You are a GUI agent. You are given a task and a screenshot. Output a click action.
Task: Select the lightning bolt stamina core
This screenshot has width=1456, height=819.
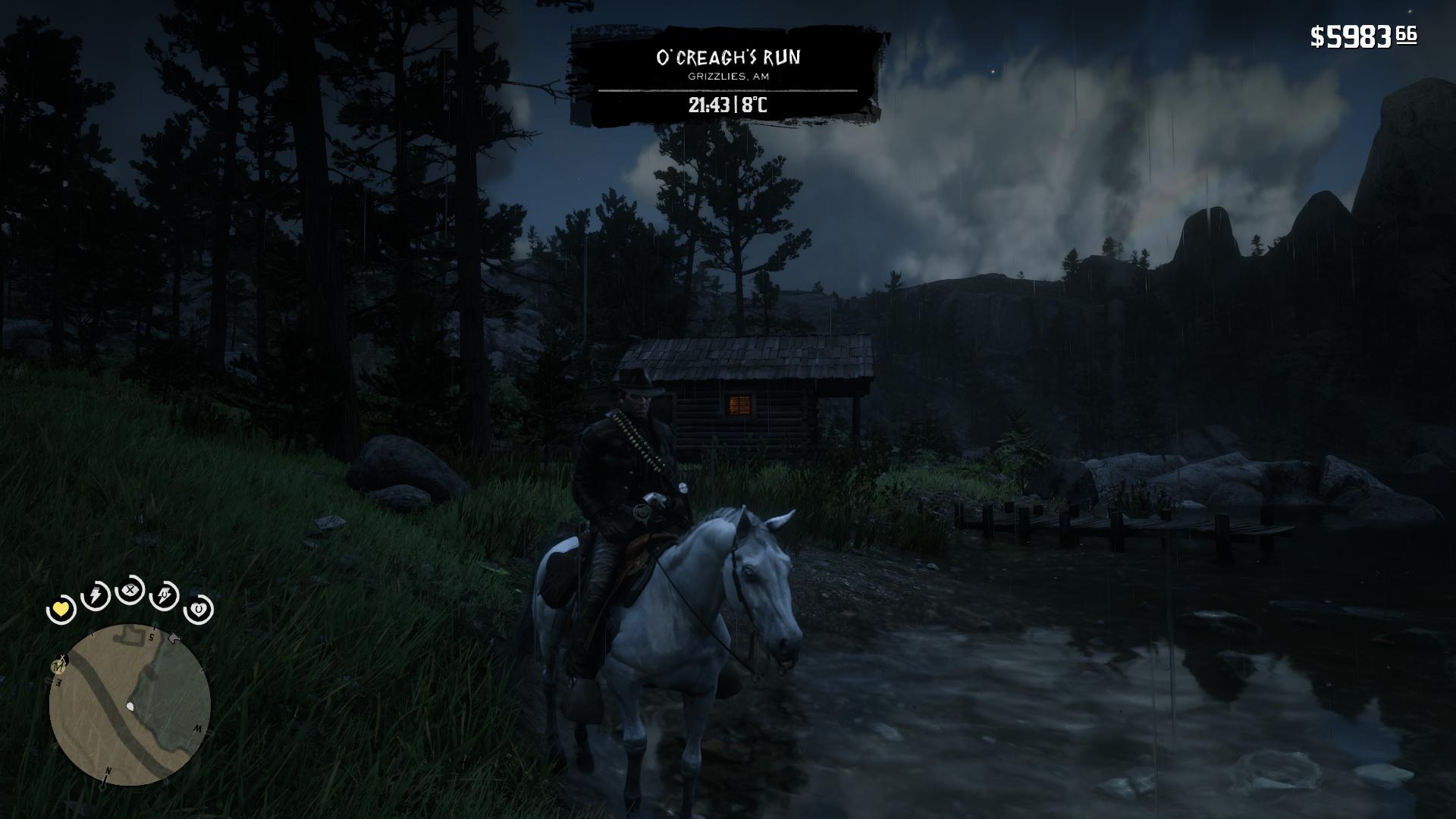(96, 595)
